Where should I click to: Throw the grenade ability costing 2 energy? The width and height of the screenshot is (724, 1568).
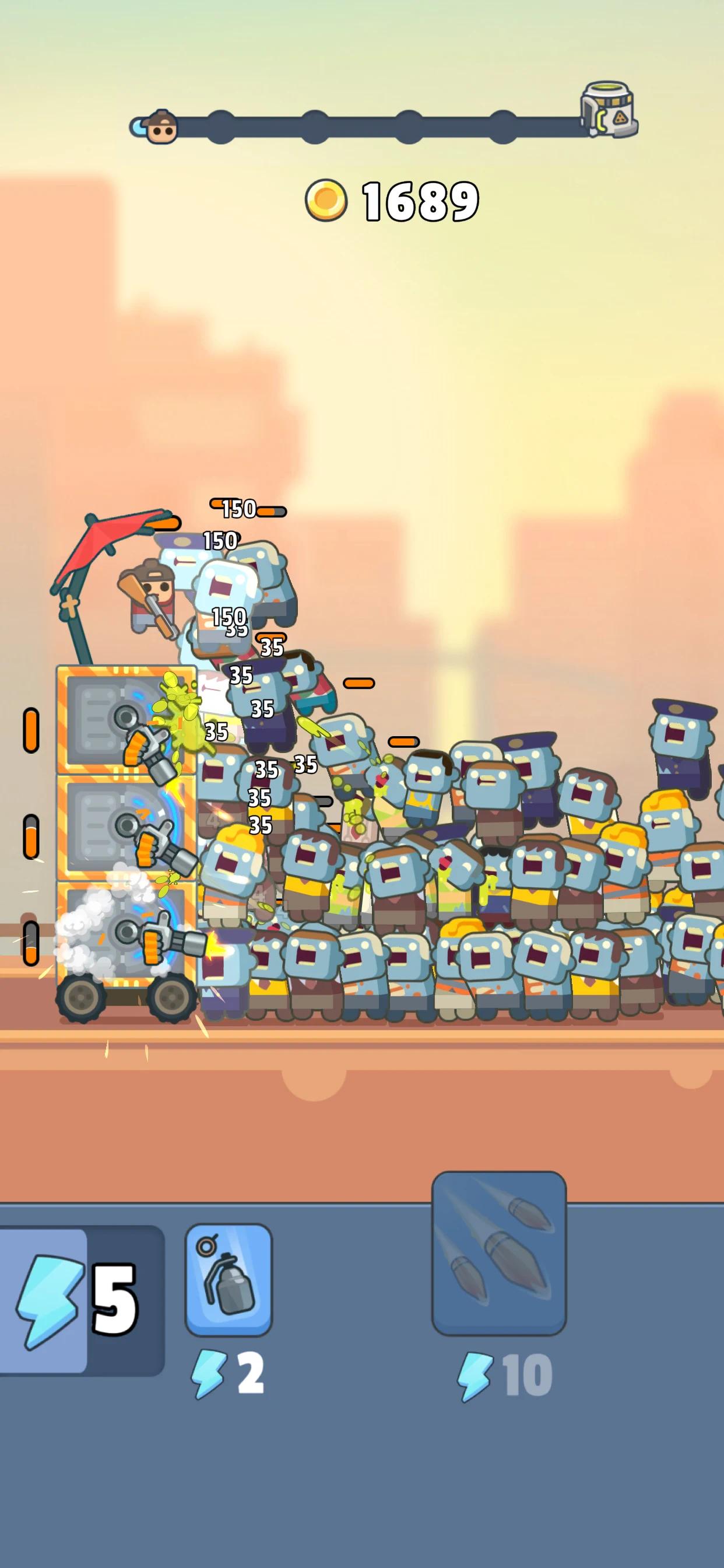[x=228, y=1279]
